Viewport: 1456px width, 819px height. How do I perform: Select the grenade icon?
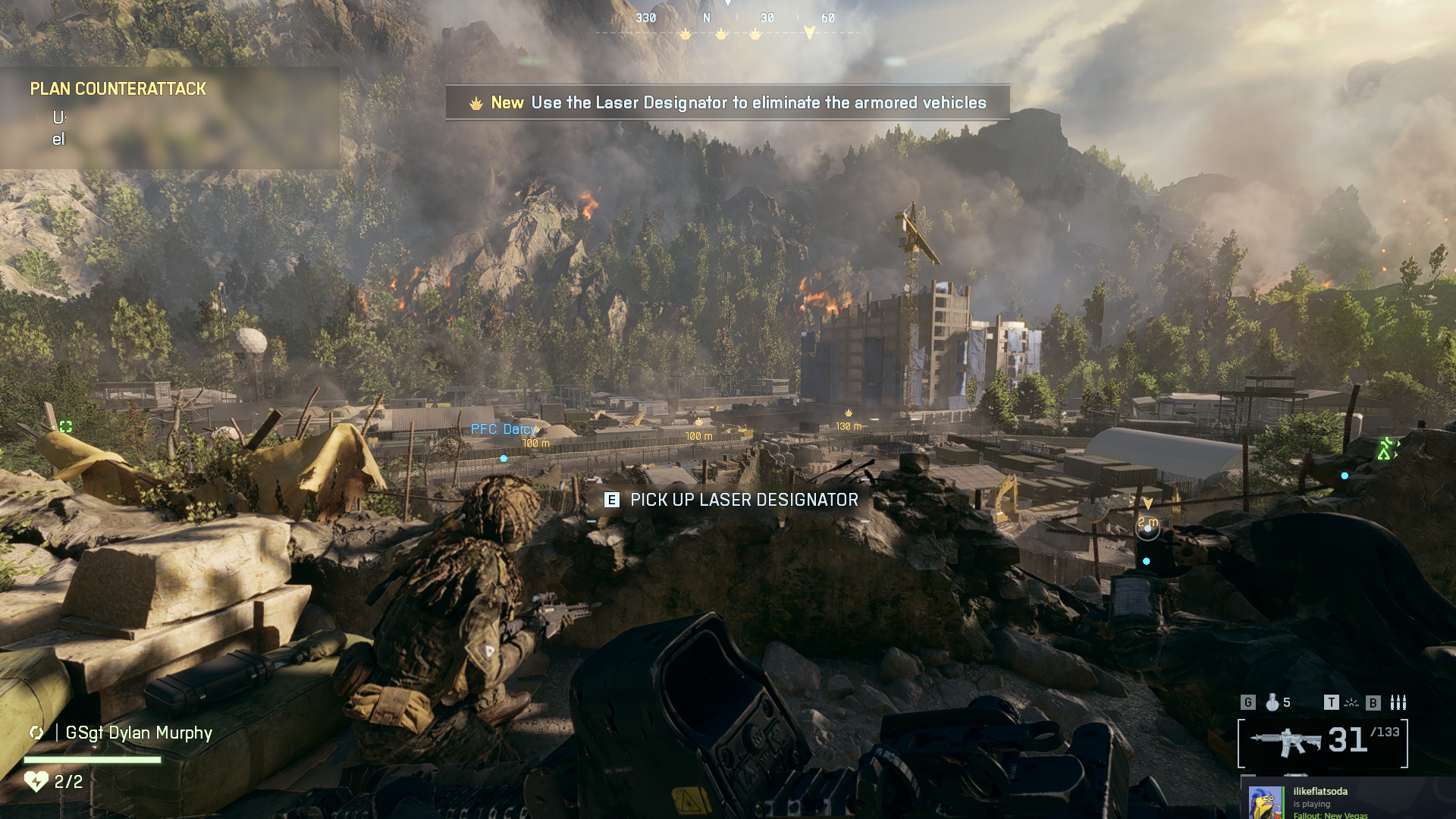tap(1272, 703)
